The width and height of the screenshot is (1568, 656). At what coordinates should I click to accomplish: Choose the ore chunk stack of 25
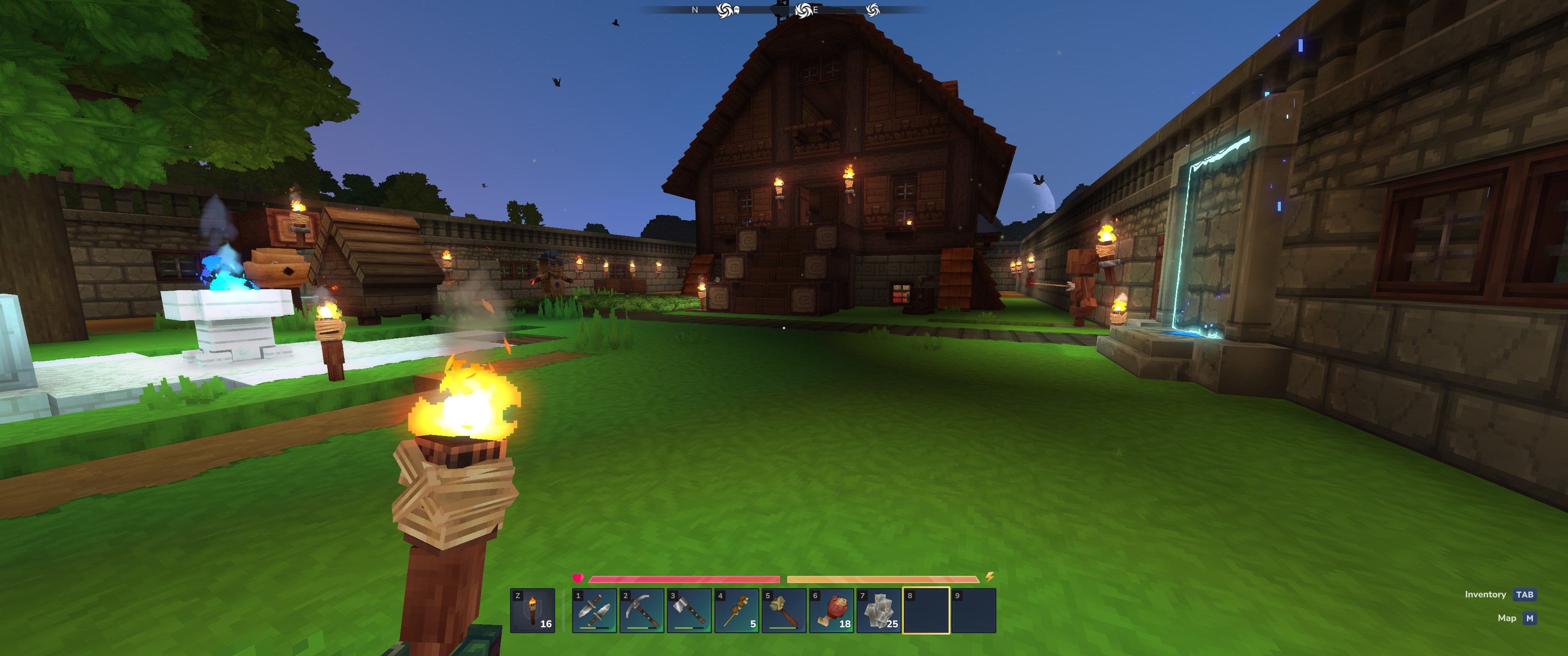(x=879, y=610)
